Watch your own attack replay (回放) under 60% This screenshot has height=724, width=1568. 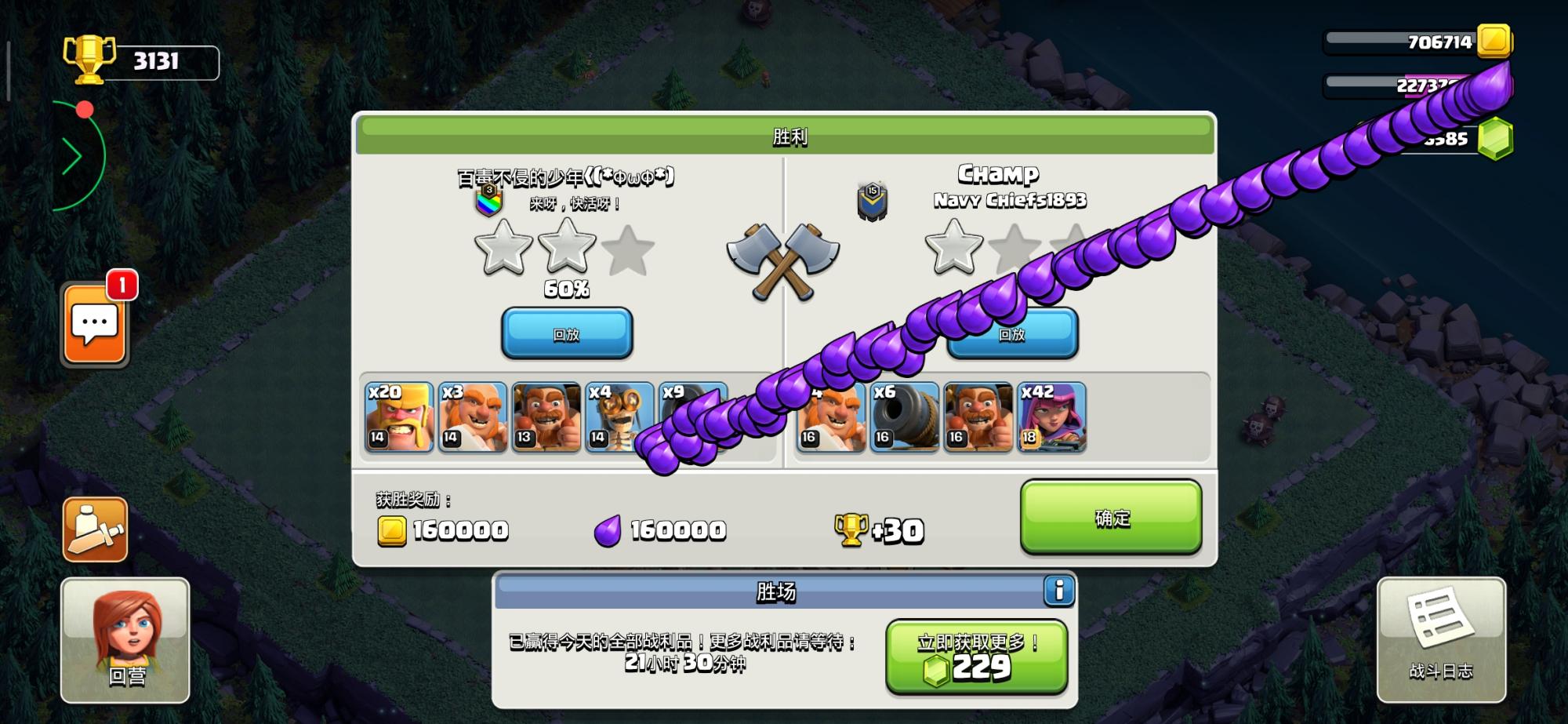566,333
